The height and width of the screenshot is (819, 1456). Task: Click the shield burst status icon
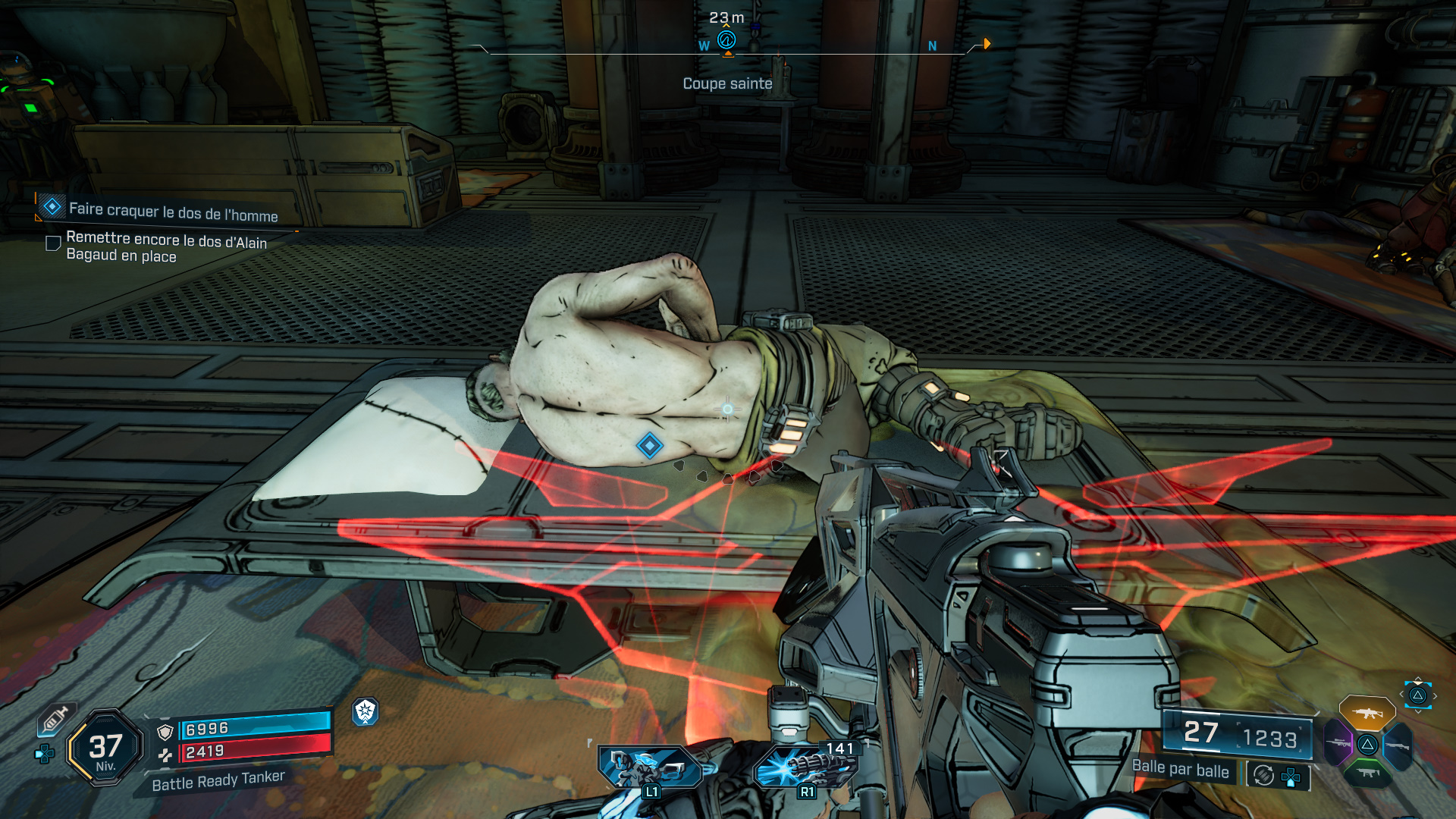[x=365, y=711]
